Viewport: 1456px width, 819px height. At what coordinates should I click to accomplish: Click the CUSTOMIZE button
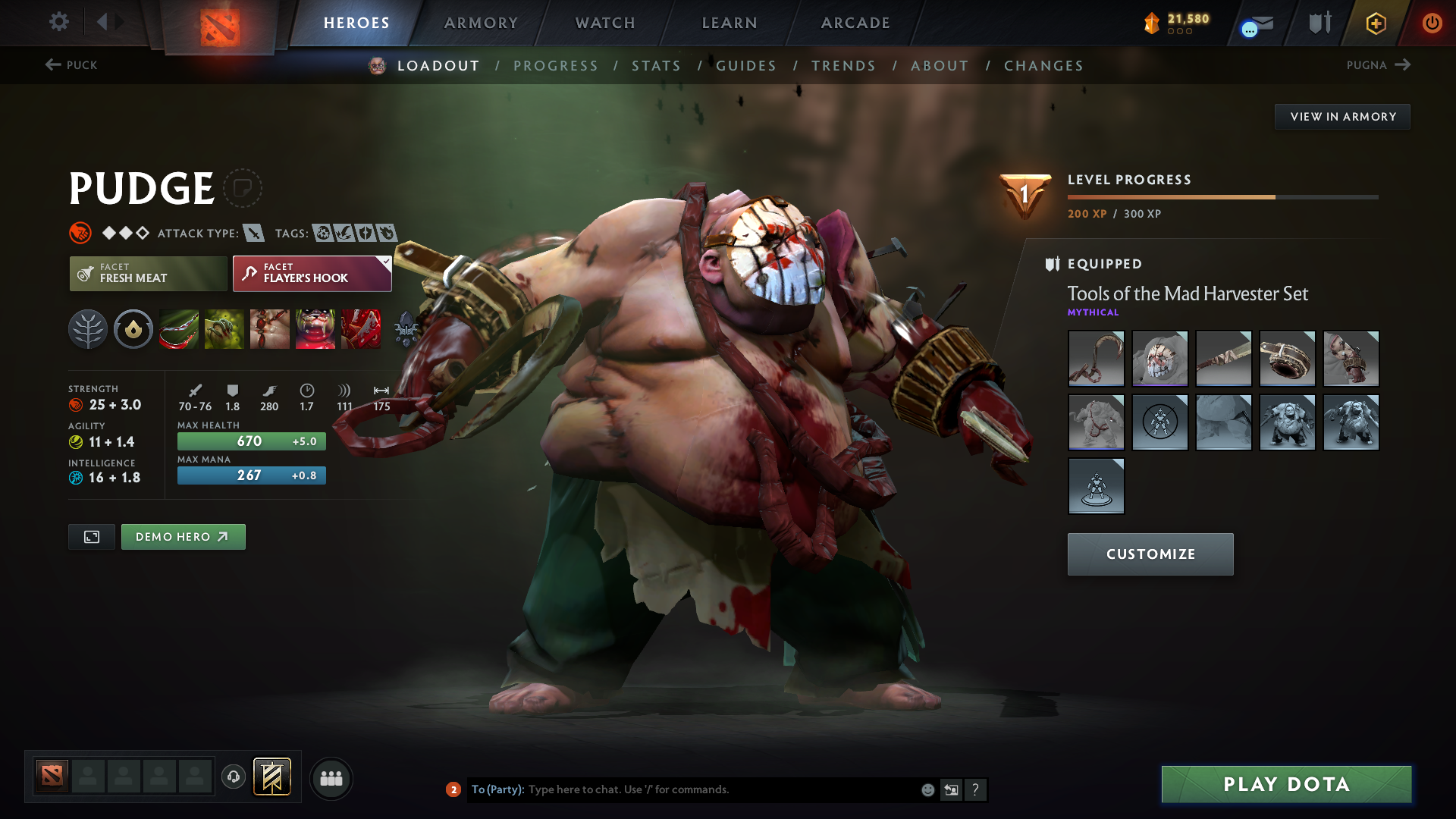click(1150, 554)
